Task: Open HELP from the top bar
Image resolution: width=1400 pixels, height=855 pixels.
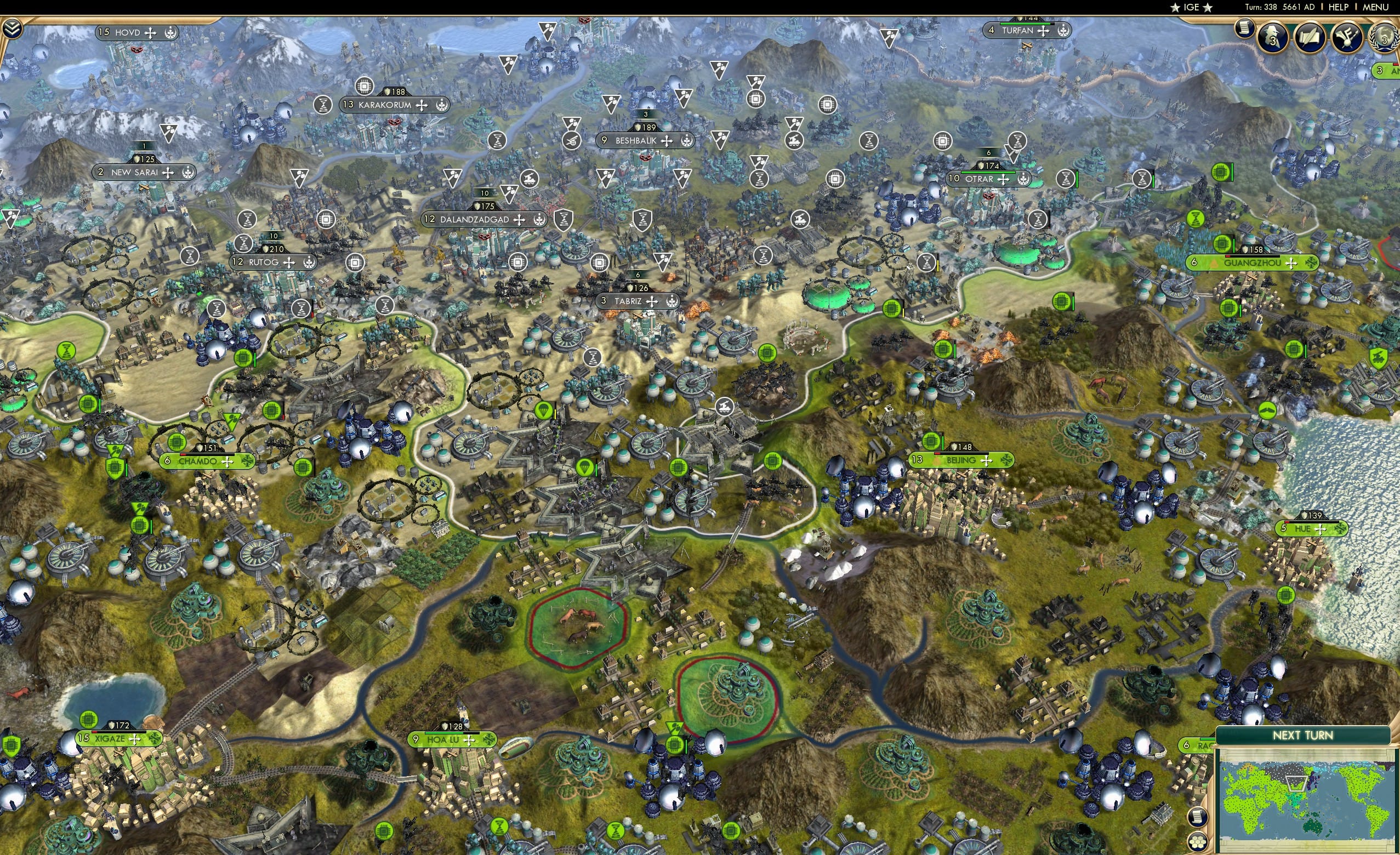Action: [x=1339, y=7]
